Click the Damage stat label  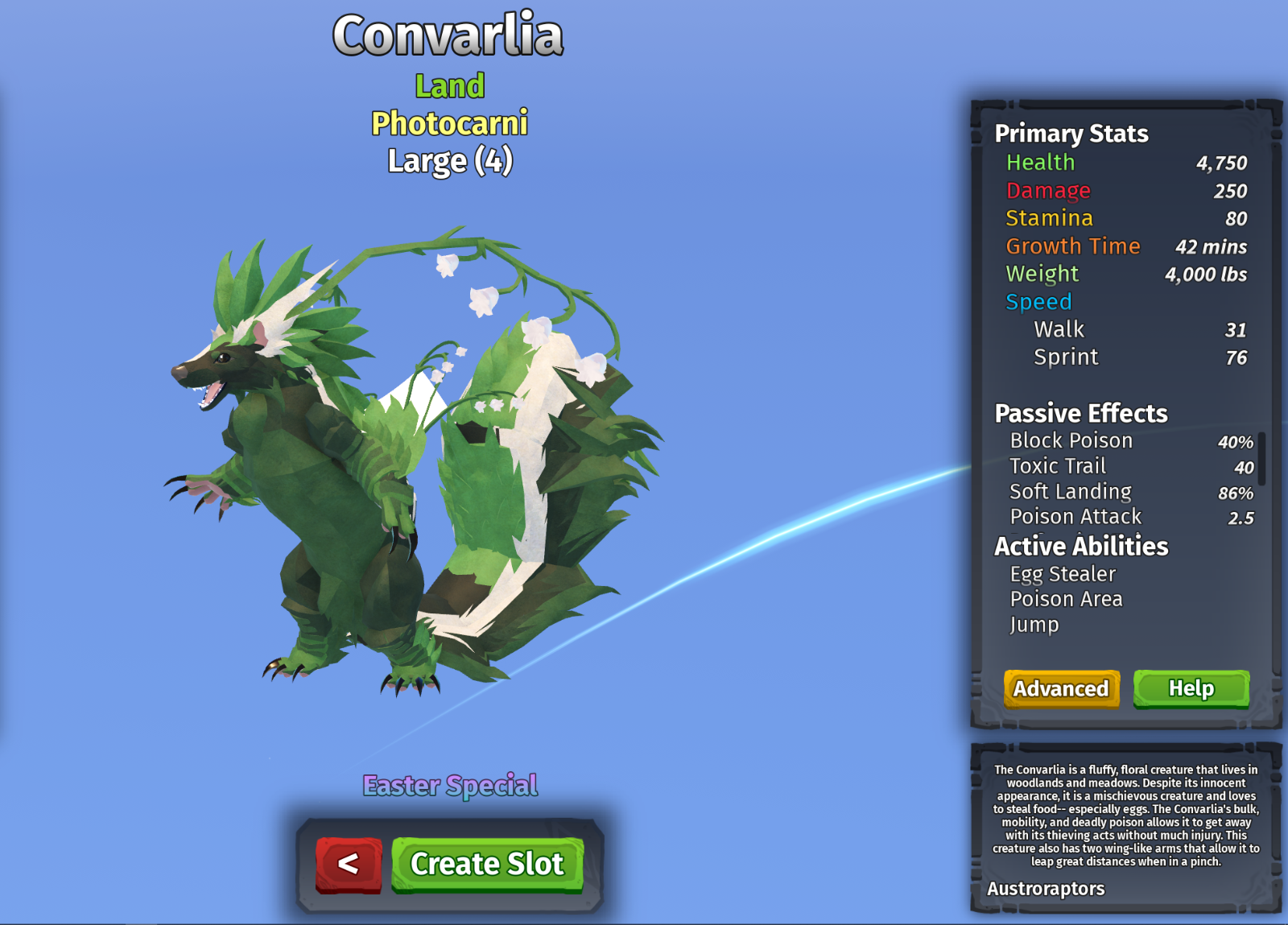point(1048,191)
